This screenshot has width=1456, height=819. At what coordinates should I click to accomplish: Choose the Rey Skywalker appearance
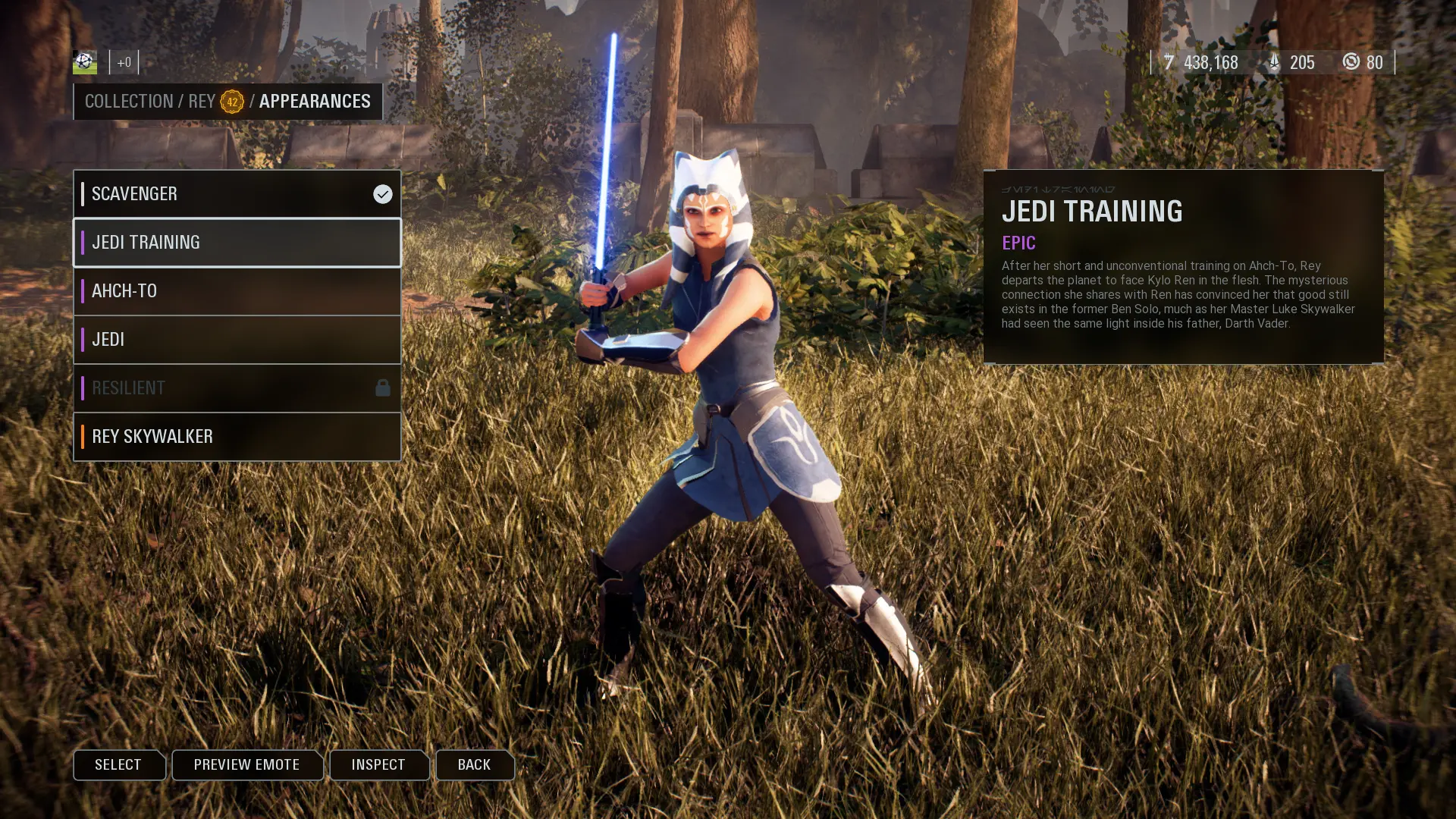[237, 437]
